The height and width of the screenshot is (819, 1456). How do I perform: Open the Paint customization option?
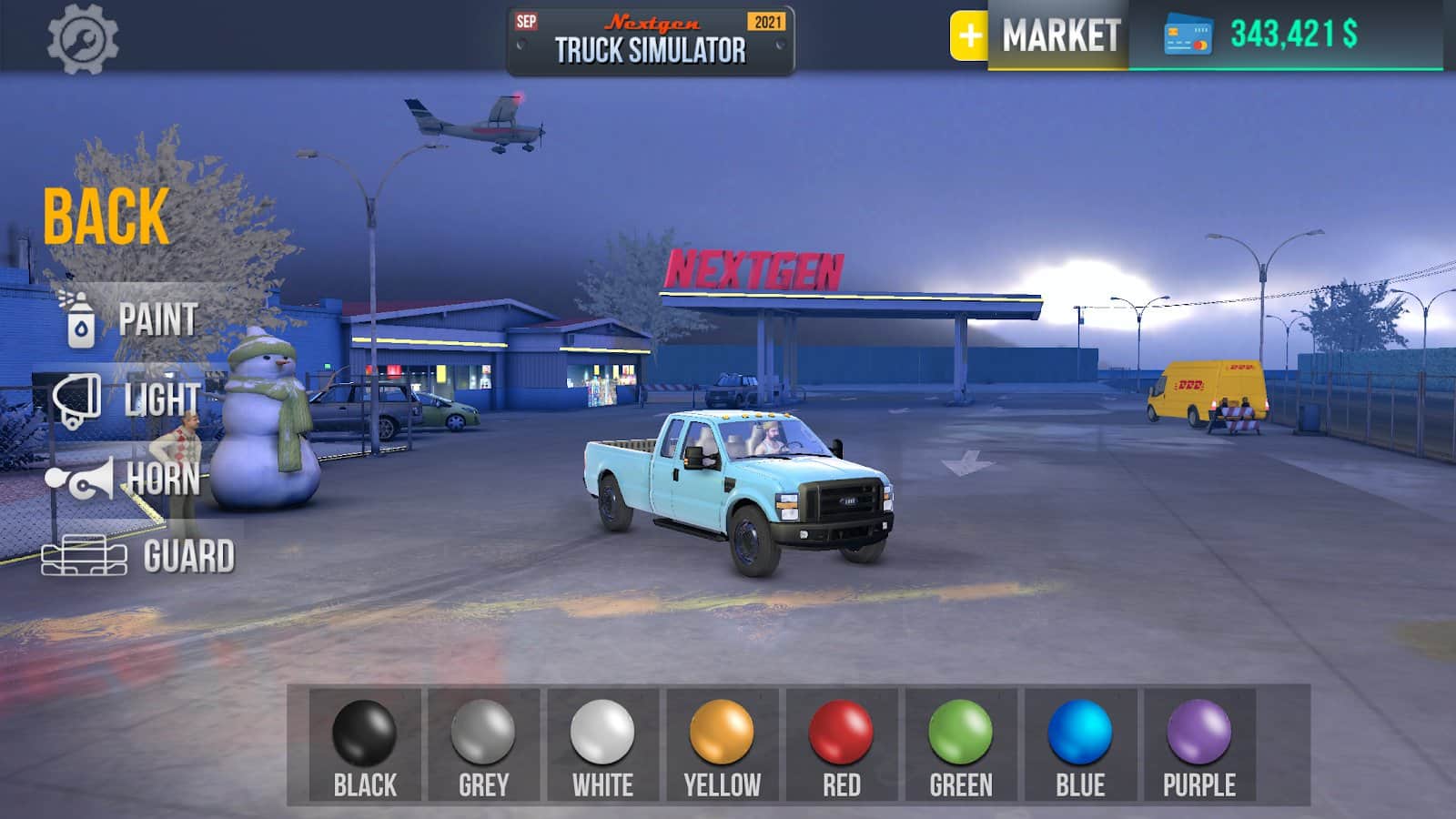click(132, 319)
